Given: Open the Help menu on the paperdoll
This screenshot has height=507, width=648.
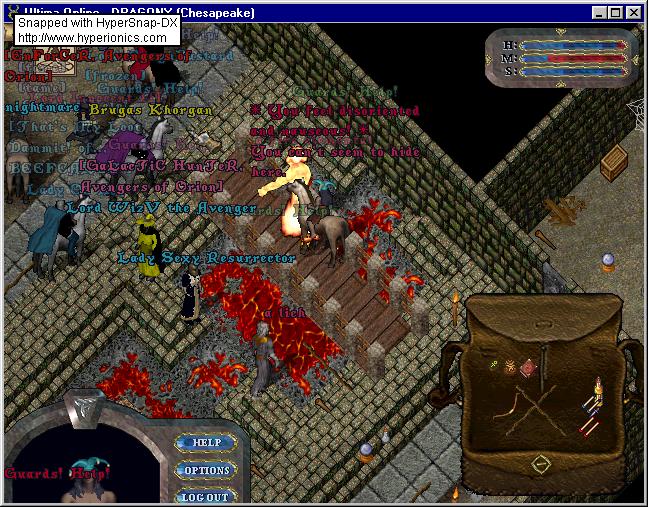Looking at the screenshot, I should point(205,442).
